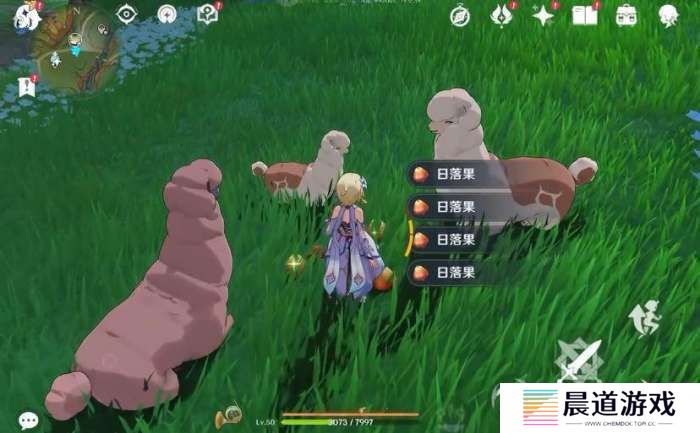The image size is (700, 433).
Task: Open the chat speech bubble
Action: [29, 421]
